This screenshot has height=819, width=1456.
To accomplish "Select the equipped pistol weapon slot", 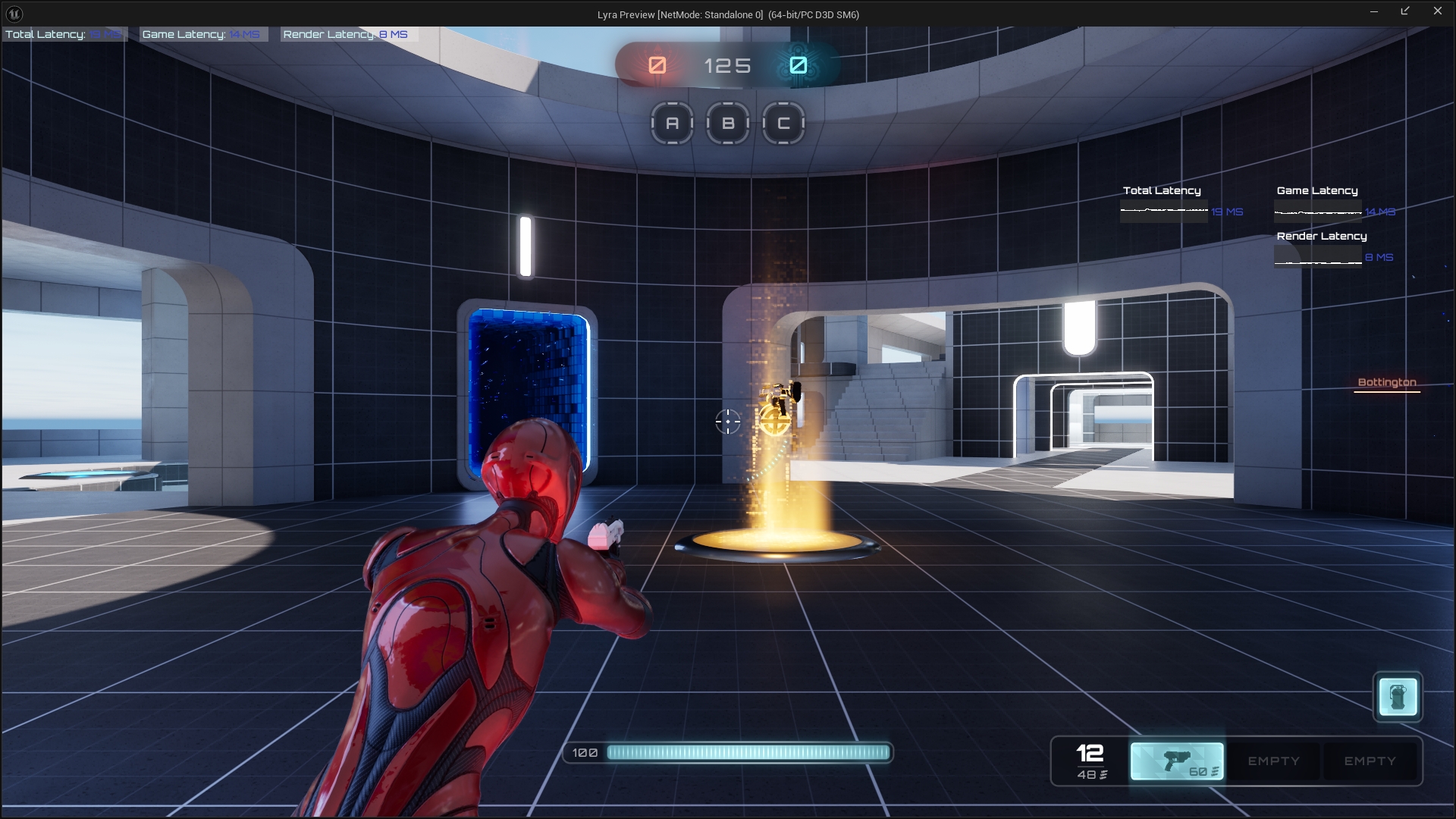I will (1177, 761).
